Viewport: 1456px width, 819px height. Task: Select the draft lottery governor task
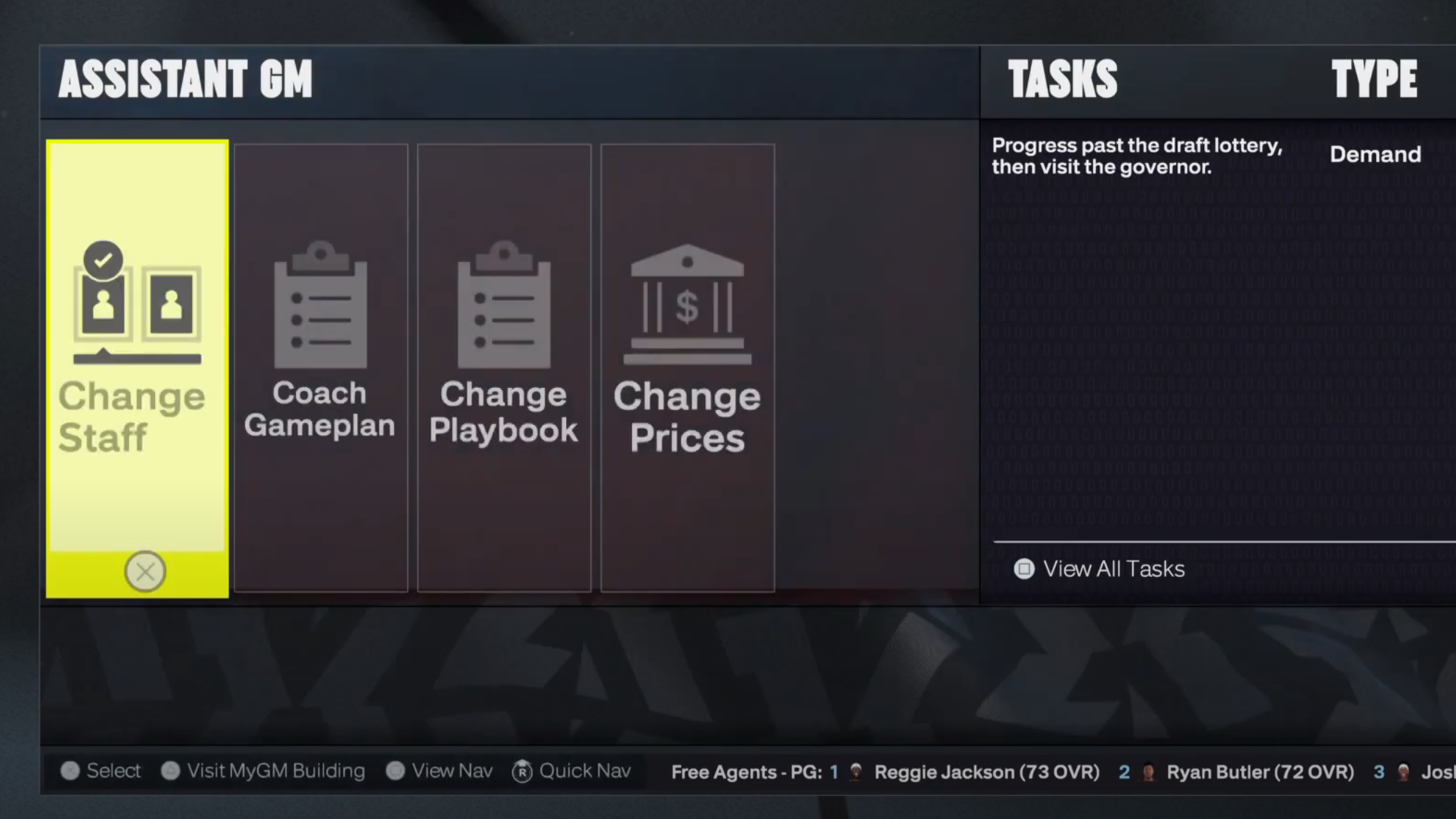1137,156
